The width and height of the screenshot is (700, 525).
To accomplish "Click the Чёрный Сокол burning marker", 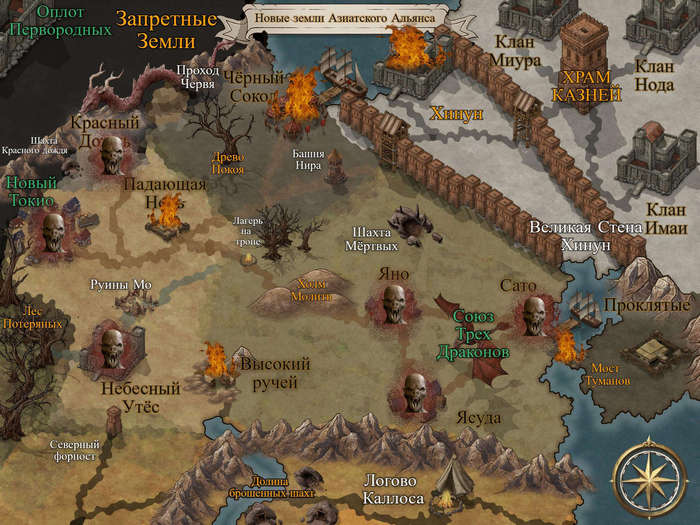I will 298,100.
